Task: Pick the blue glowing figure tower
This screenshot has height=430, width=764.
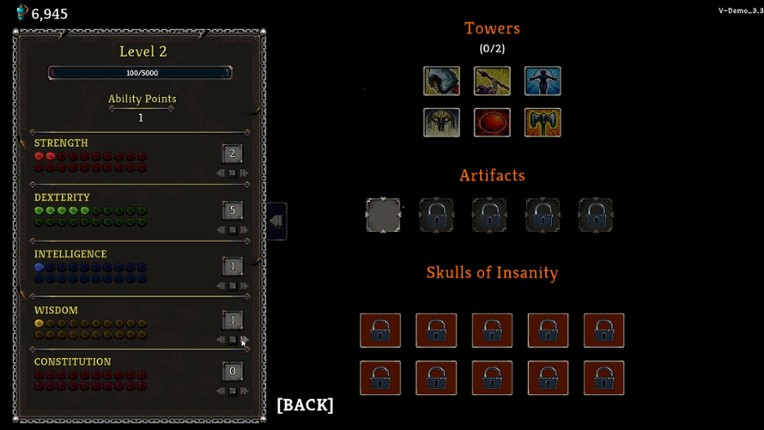Action: pos(543,81)
